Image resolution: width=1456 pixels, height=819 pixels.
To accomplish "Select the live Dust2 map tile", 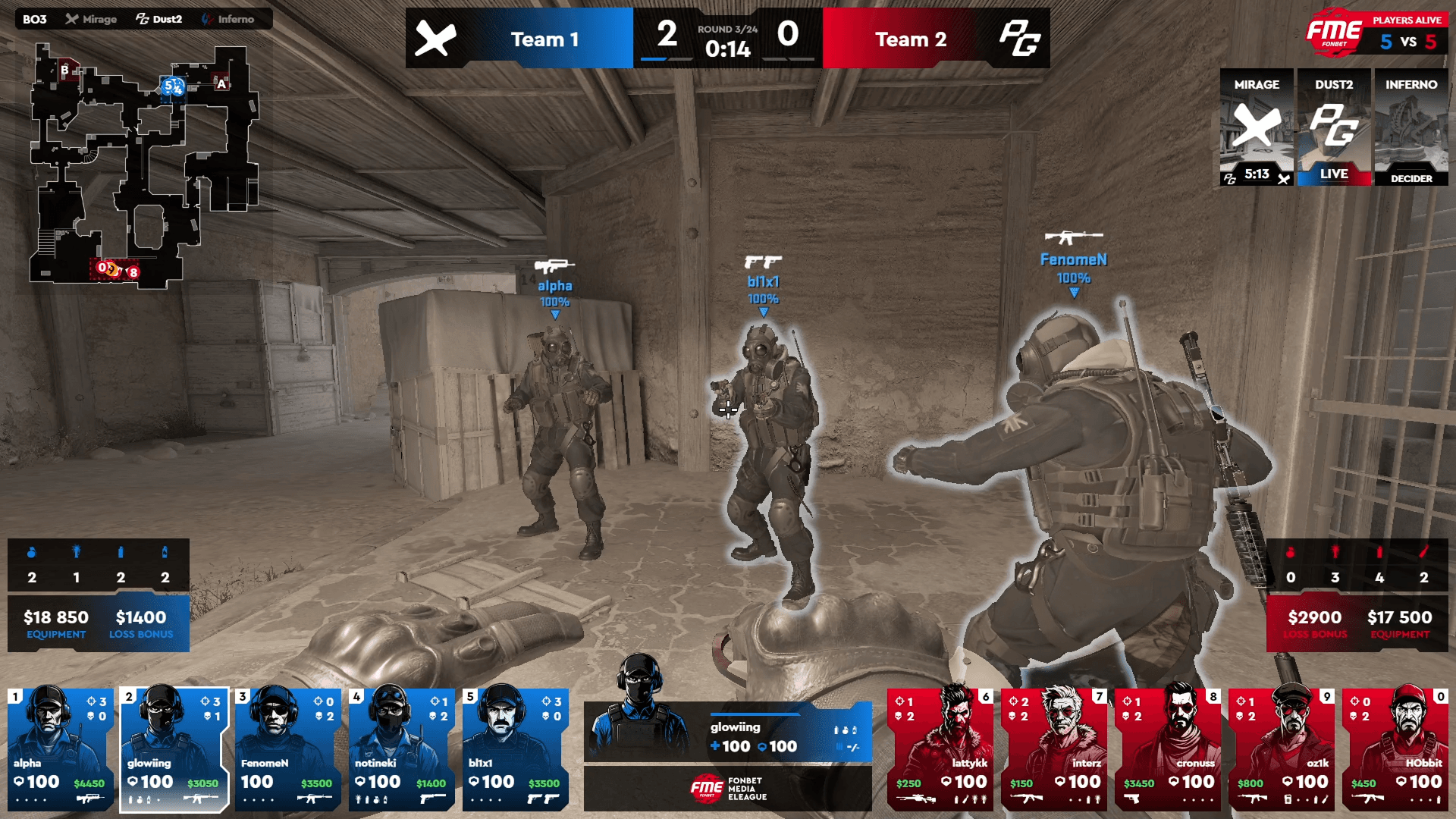I will click(x=1334, y=127).
